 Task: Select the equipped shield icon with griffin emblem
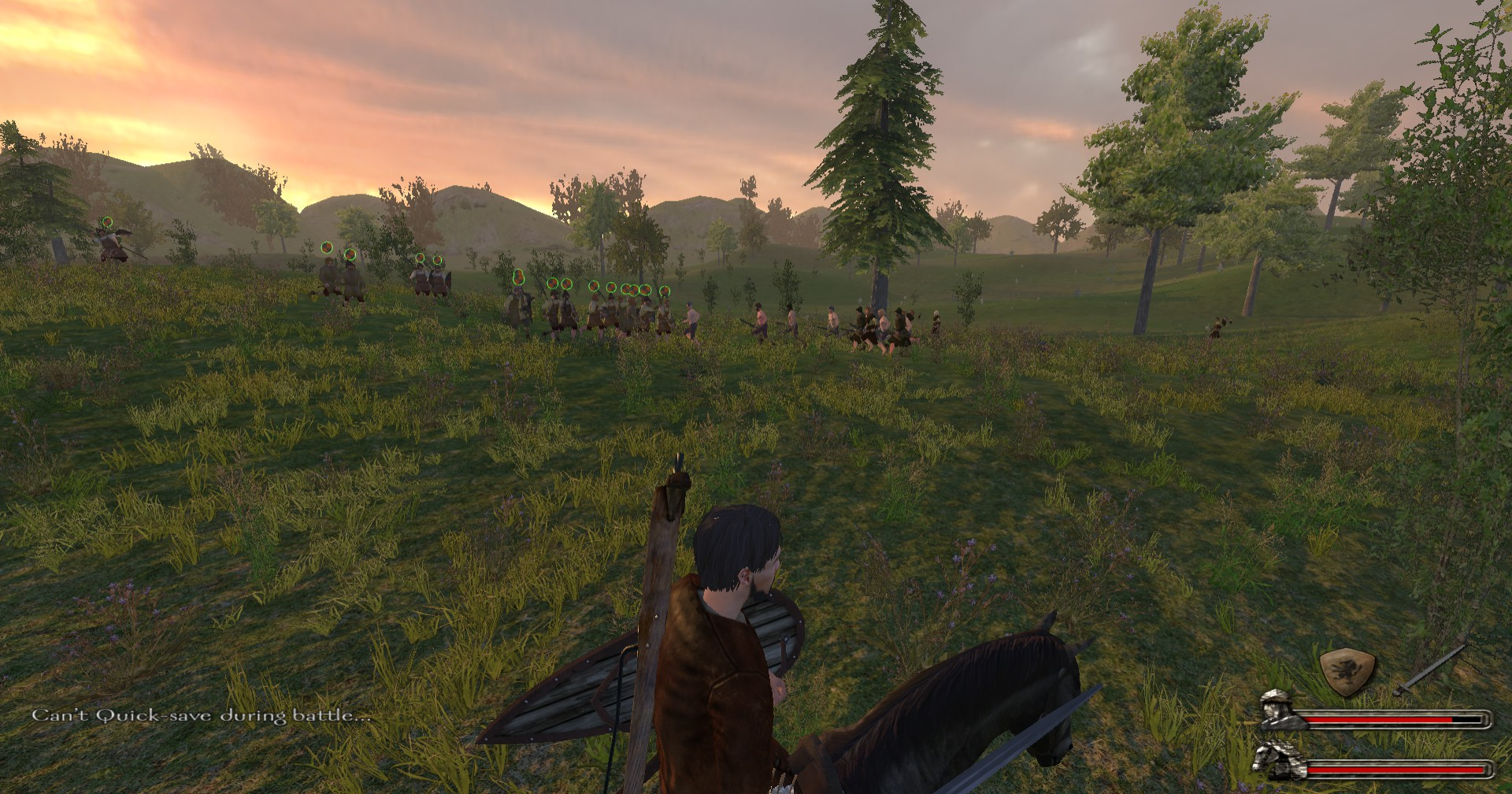1347,673
